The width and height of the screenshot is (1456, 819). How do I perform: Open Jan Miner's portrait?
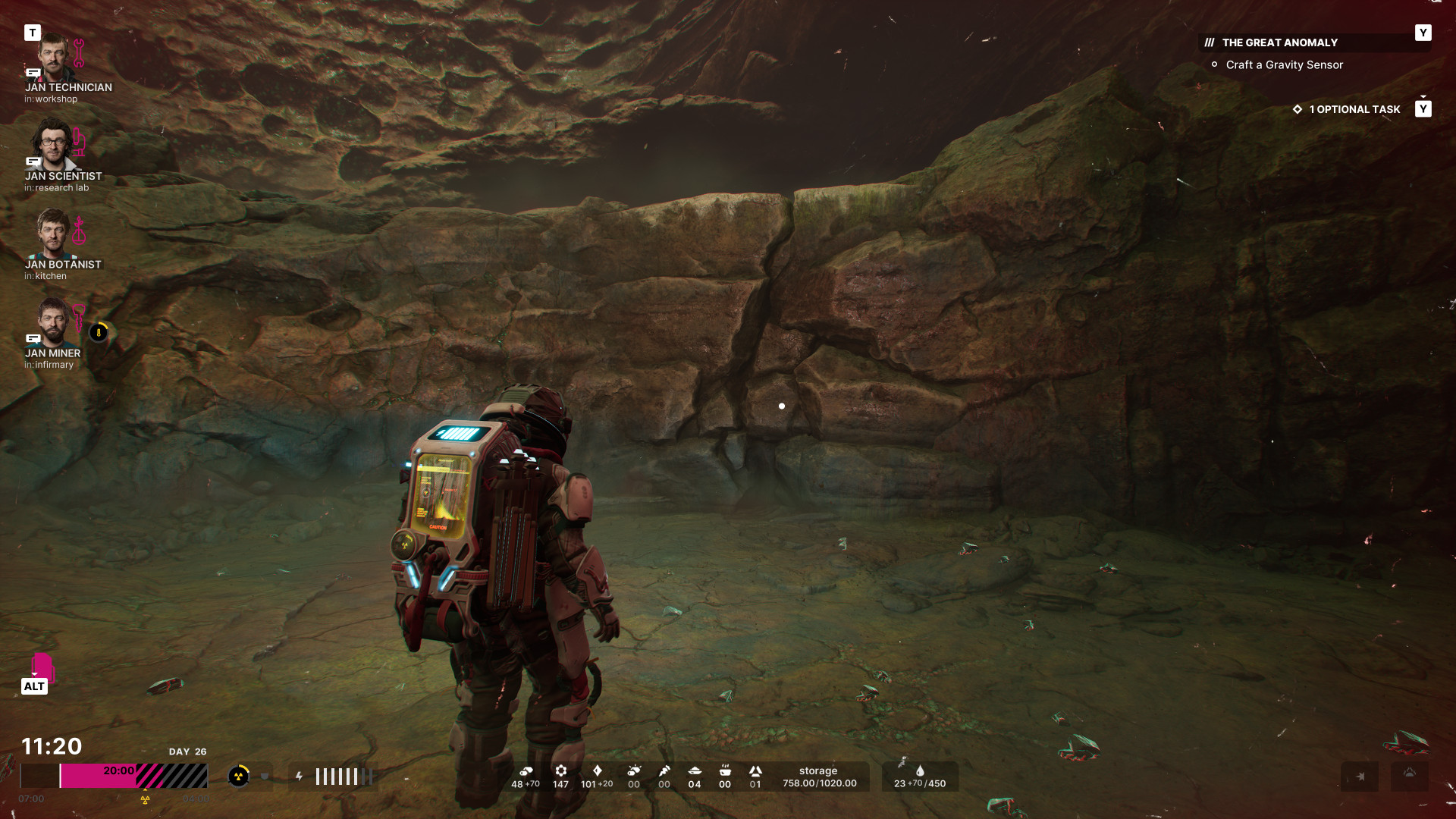coord(53,322)
